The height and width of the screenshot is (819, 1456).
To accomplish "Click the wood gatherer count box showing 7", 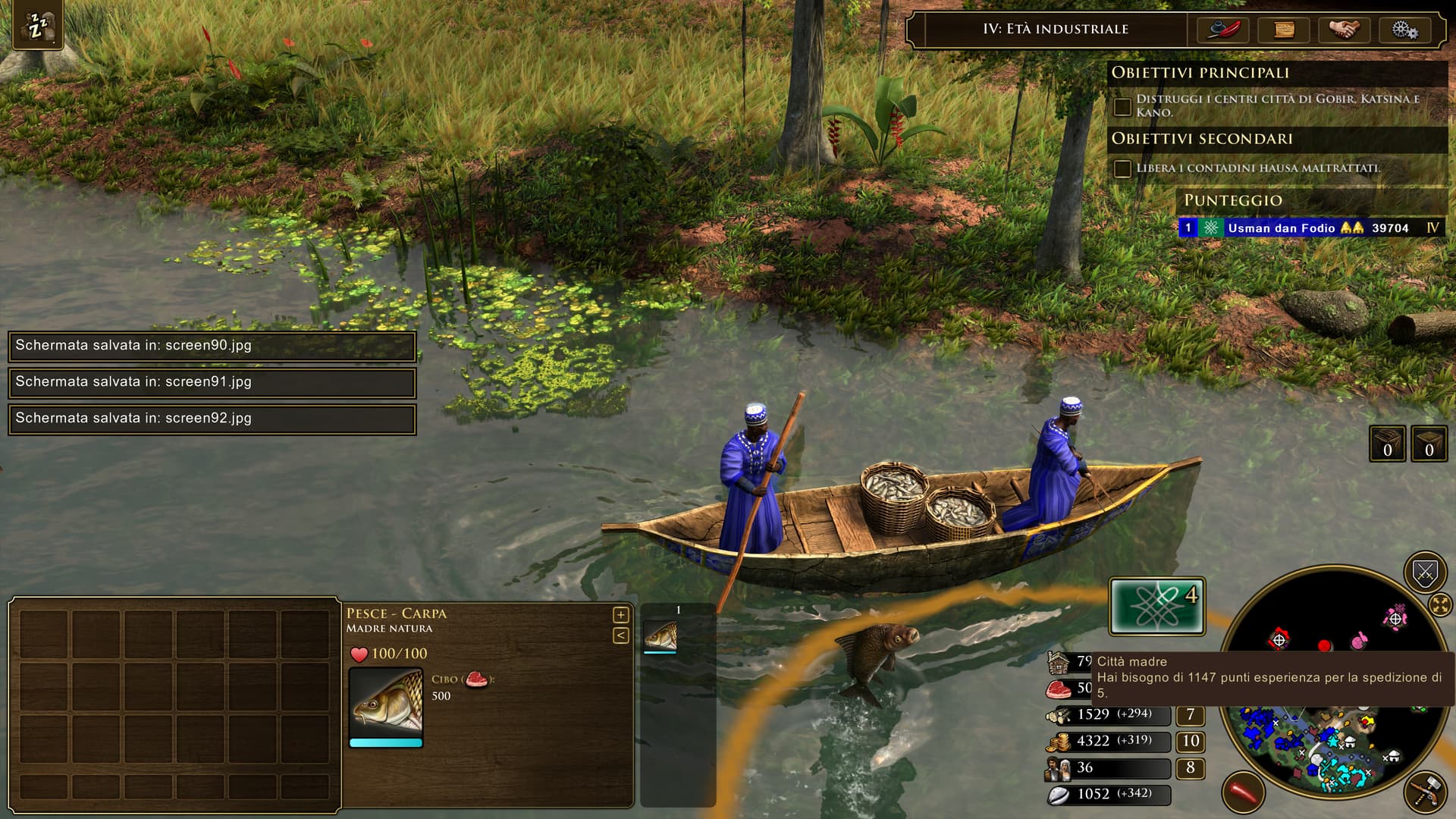I will (x=1190, y=714).
